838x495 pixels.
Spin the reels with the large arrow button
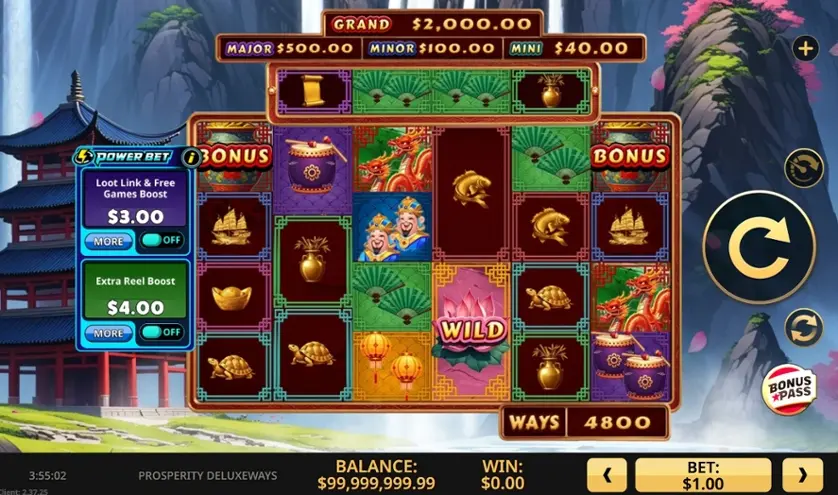coord(759,247)
